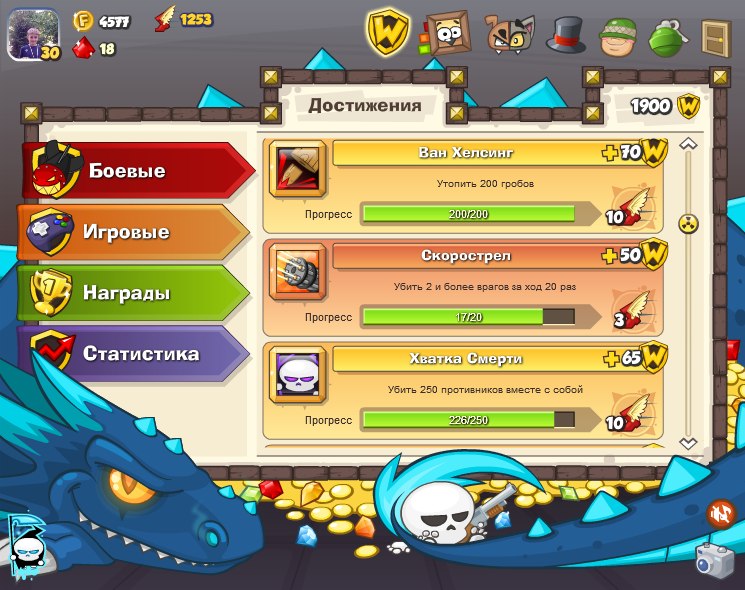Select the Награды tab
This screenshot has height=590, width=745.
[130, 294]
